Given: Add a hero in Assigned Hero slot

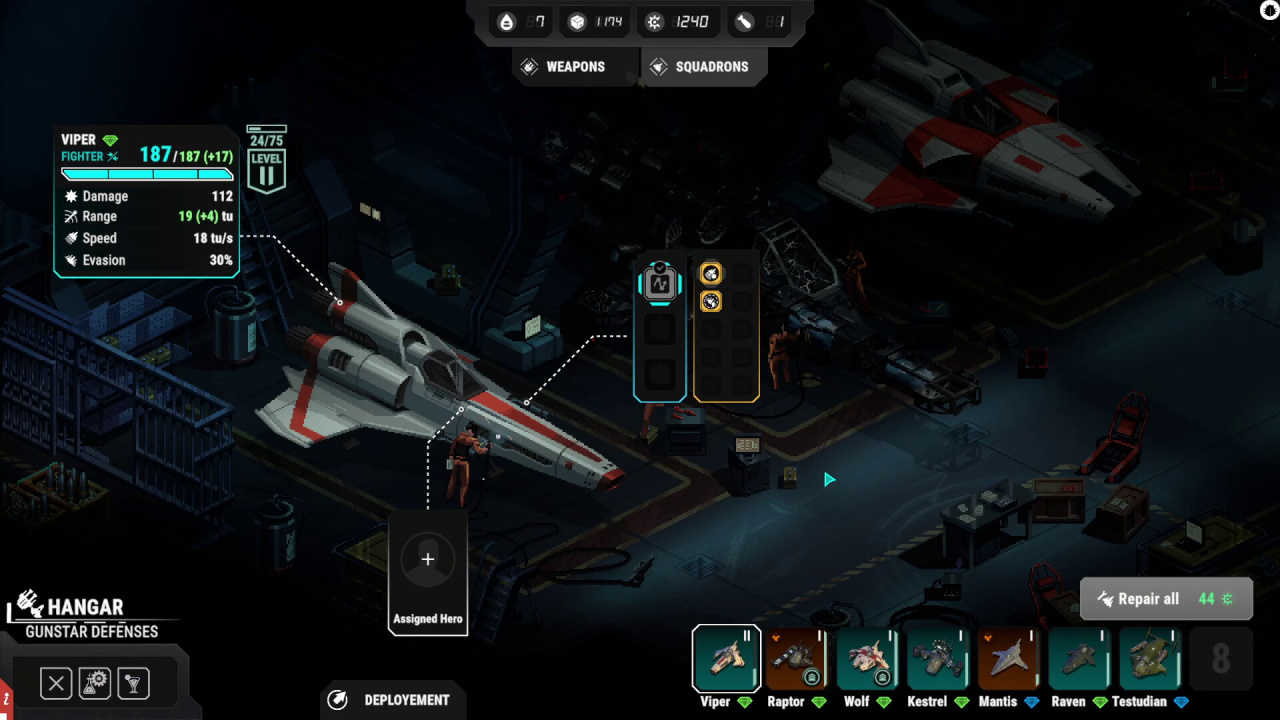Looking at the screenshot, I should tap(427, 560).
